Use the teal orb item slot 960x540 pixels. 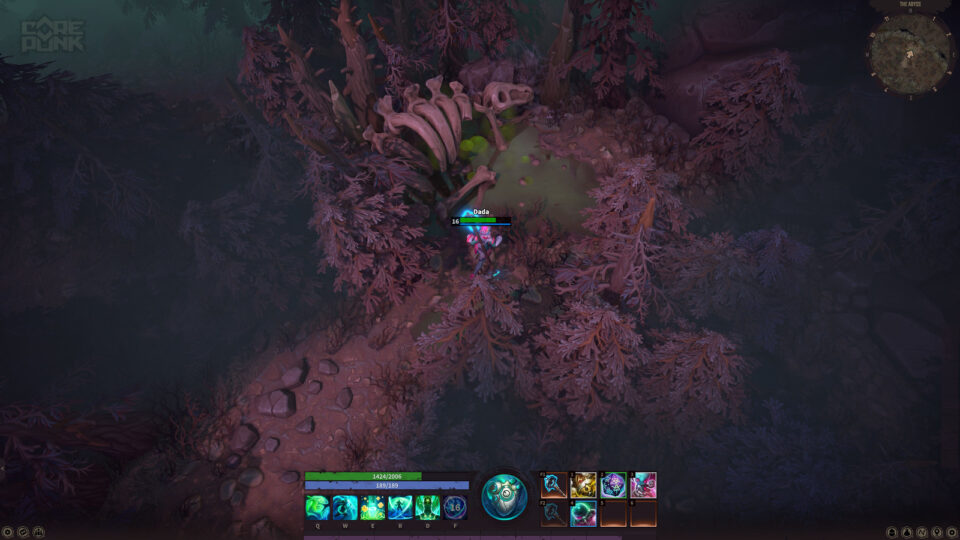point(584,514)
